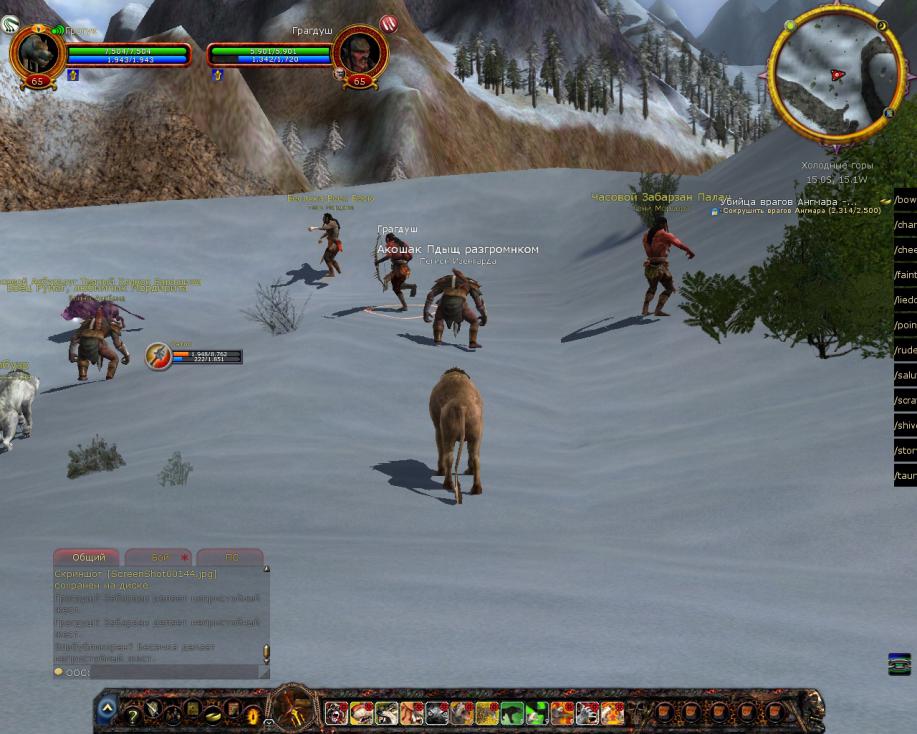Select the ПС chat tab
Image resolution: width=917 pixels, height=734 pixels.
(x=230, y=557)
